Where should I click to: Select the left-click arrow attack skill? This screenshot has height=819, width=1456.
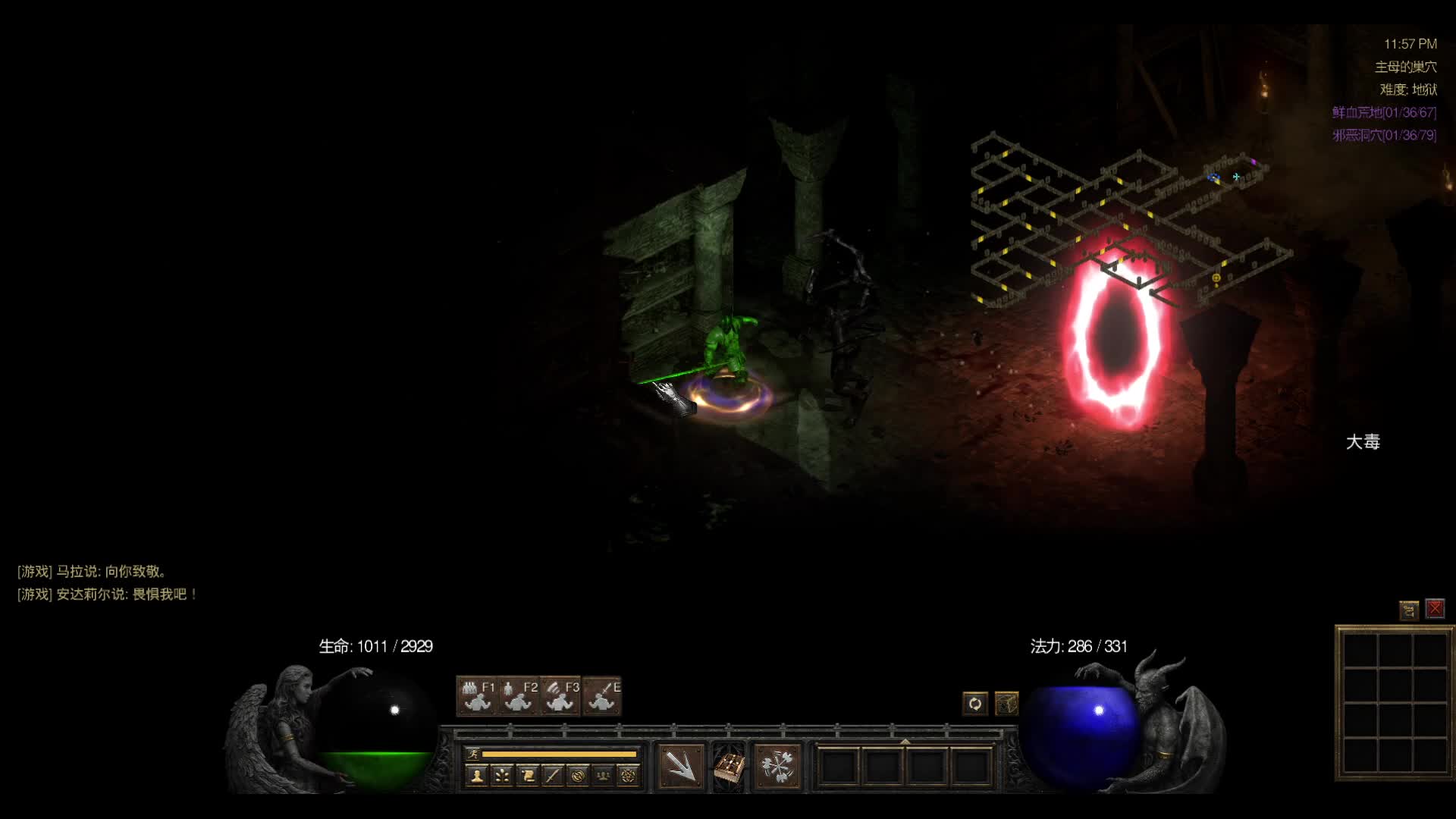[x=681, y=766]
